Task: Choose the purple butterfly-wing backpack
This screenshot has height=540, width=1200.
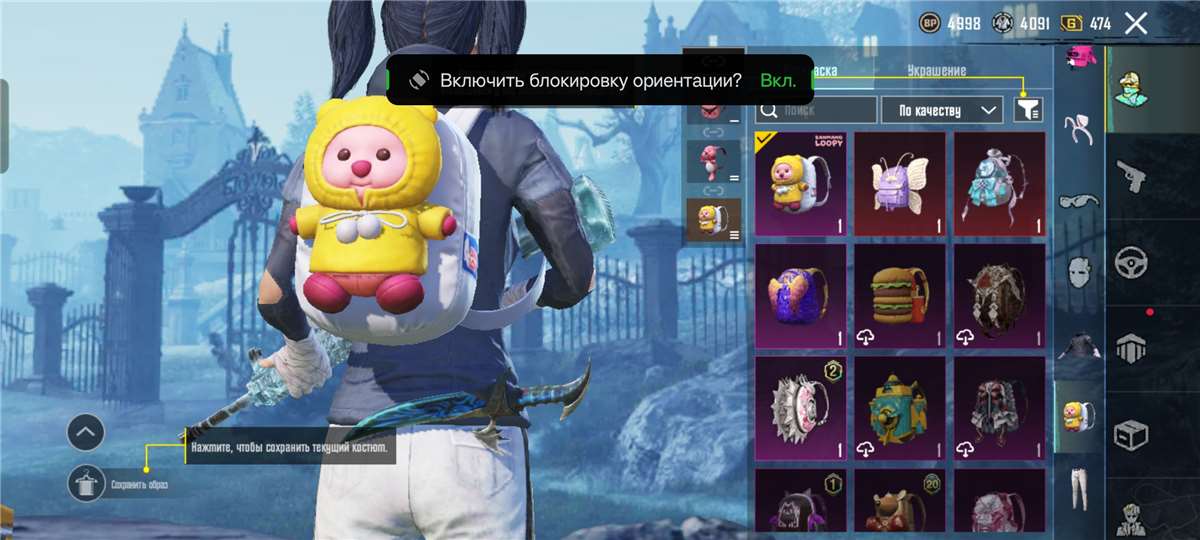Action: coord(899,184)
